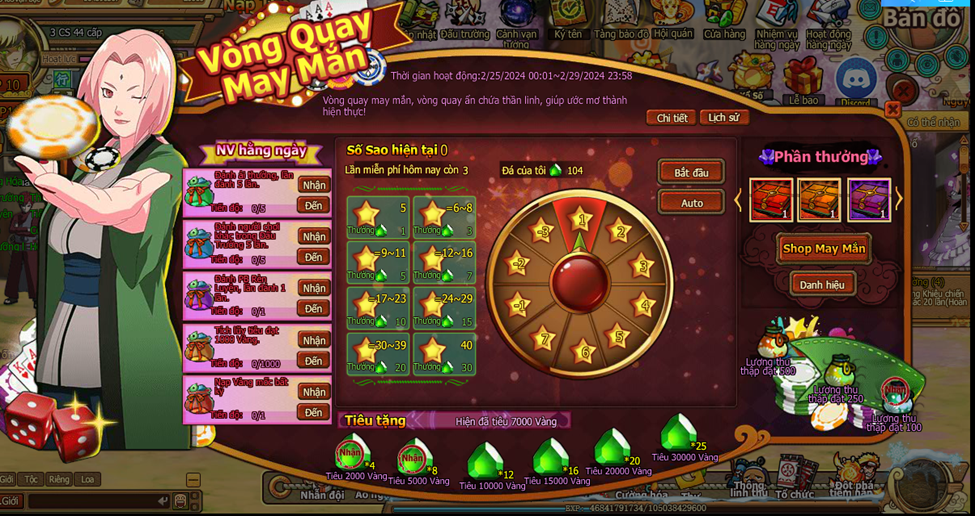
Task: Enable Auto spin mode
Action: tap(691, 203)
